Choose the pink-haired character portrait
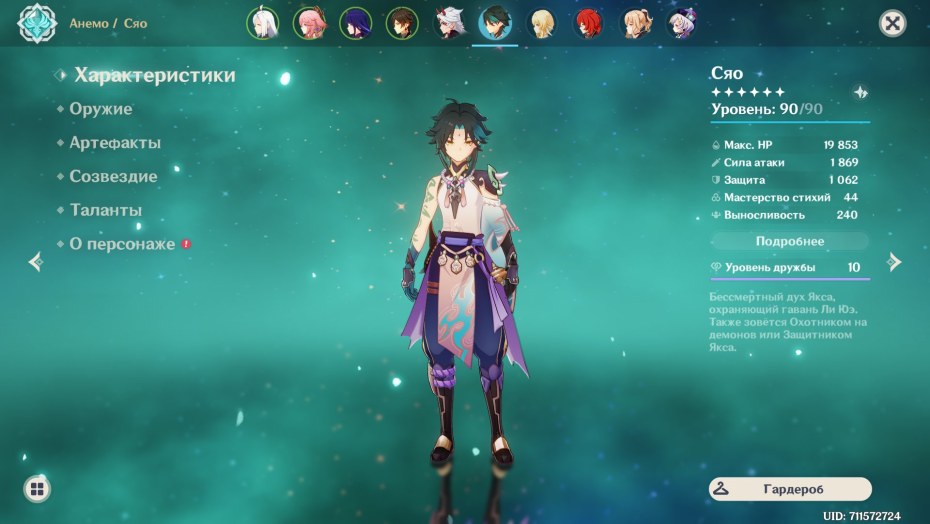The width and height of the screenshot is (930, 524). coord(309,23)
